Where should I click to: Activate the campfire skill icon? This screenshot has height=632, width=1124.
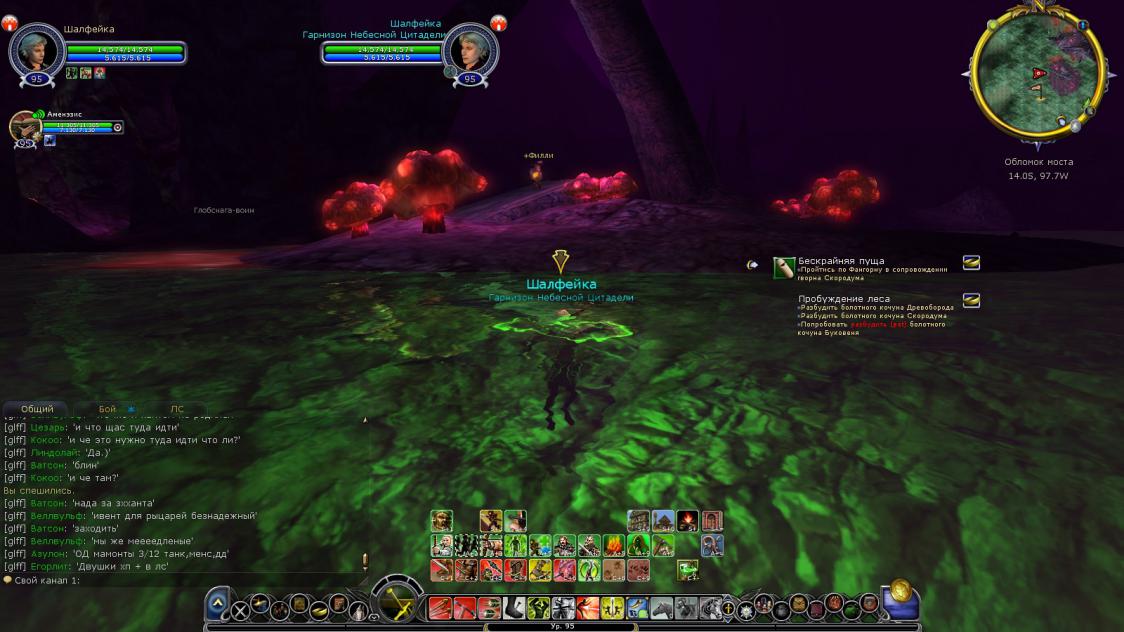688,521
